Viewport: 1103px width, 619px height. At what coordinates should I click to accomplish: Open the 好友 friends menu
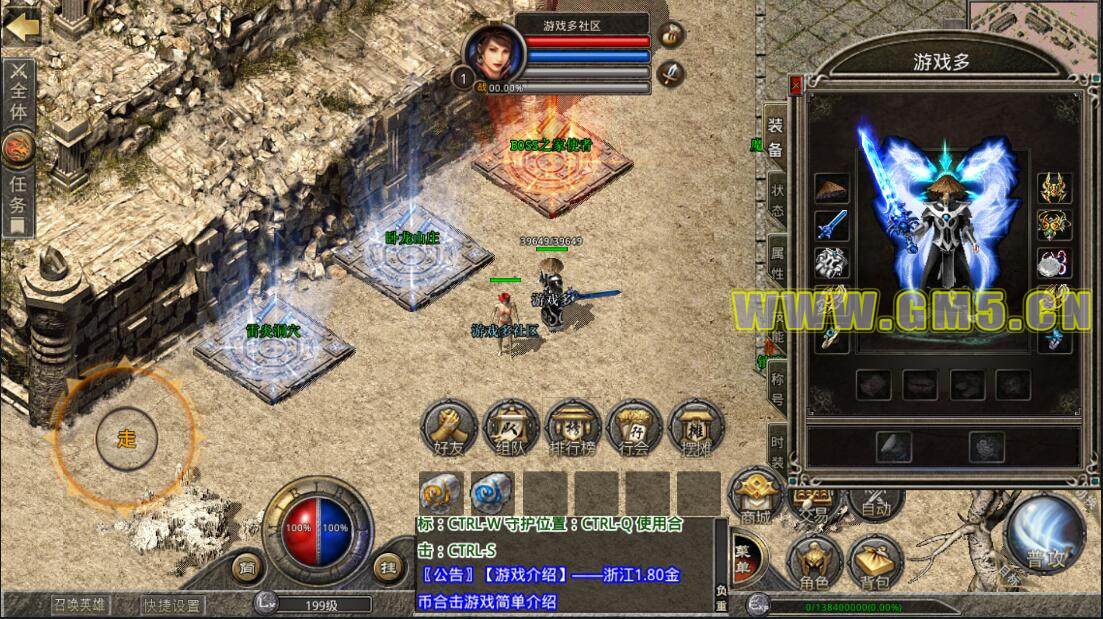[446, 429]
